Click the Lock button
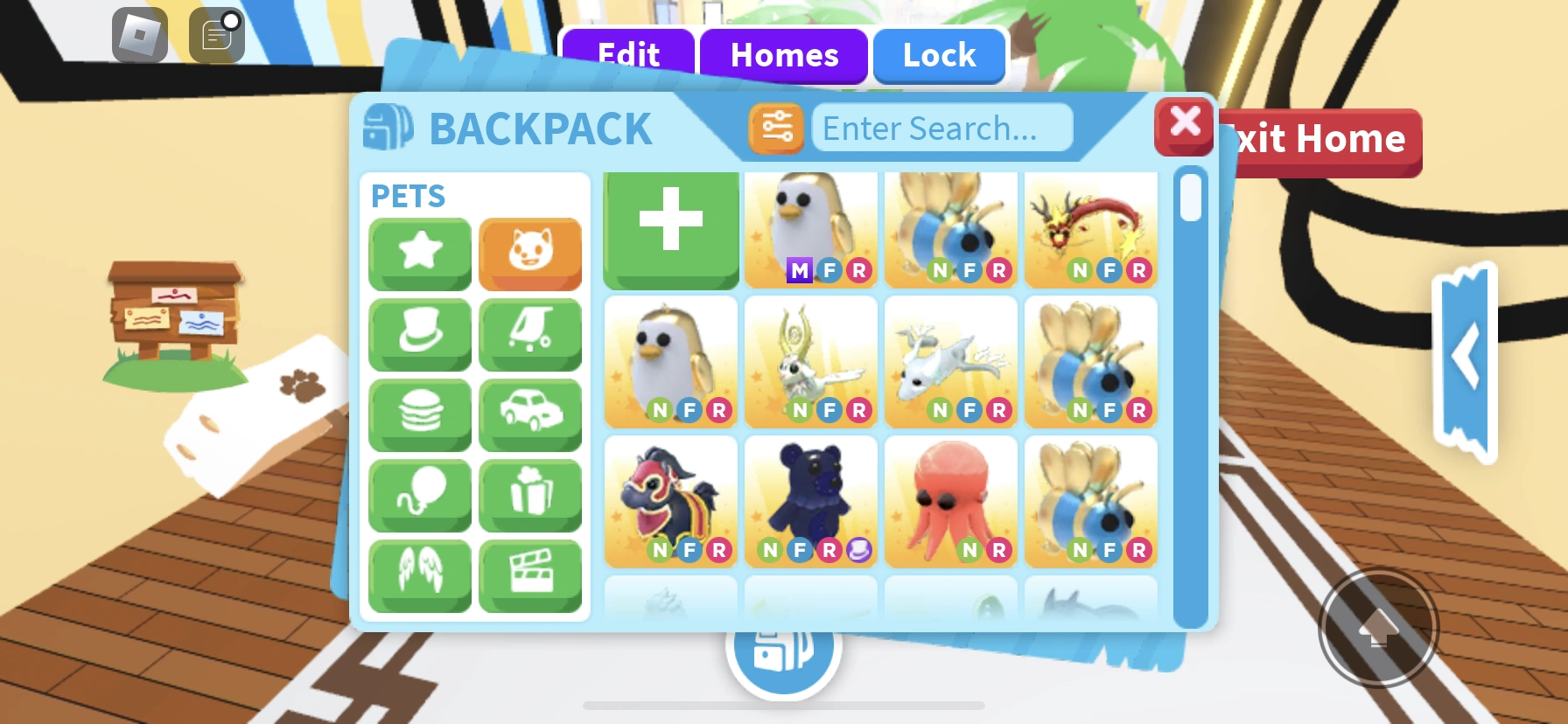1568x724 pixels. point(938,55)
